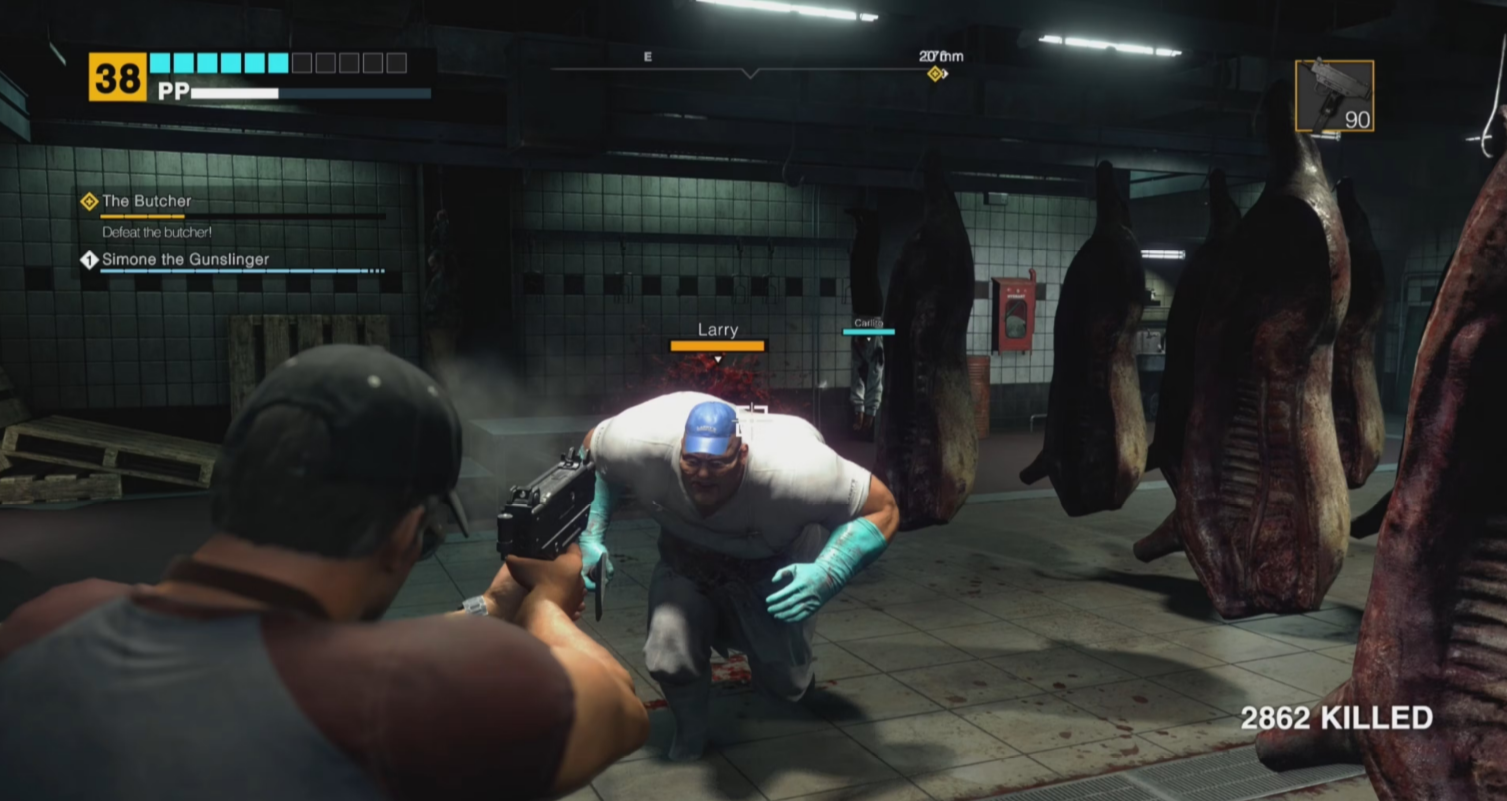Viewport: 1507px width, 801px height.
Task: Select the Larry boss nameplate
Action: coord(716,329)
